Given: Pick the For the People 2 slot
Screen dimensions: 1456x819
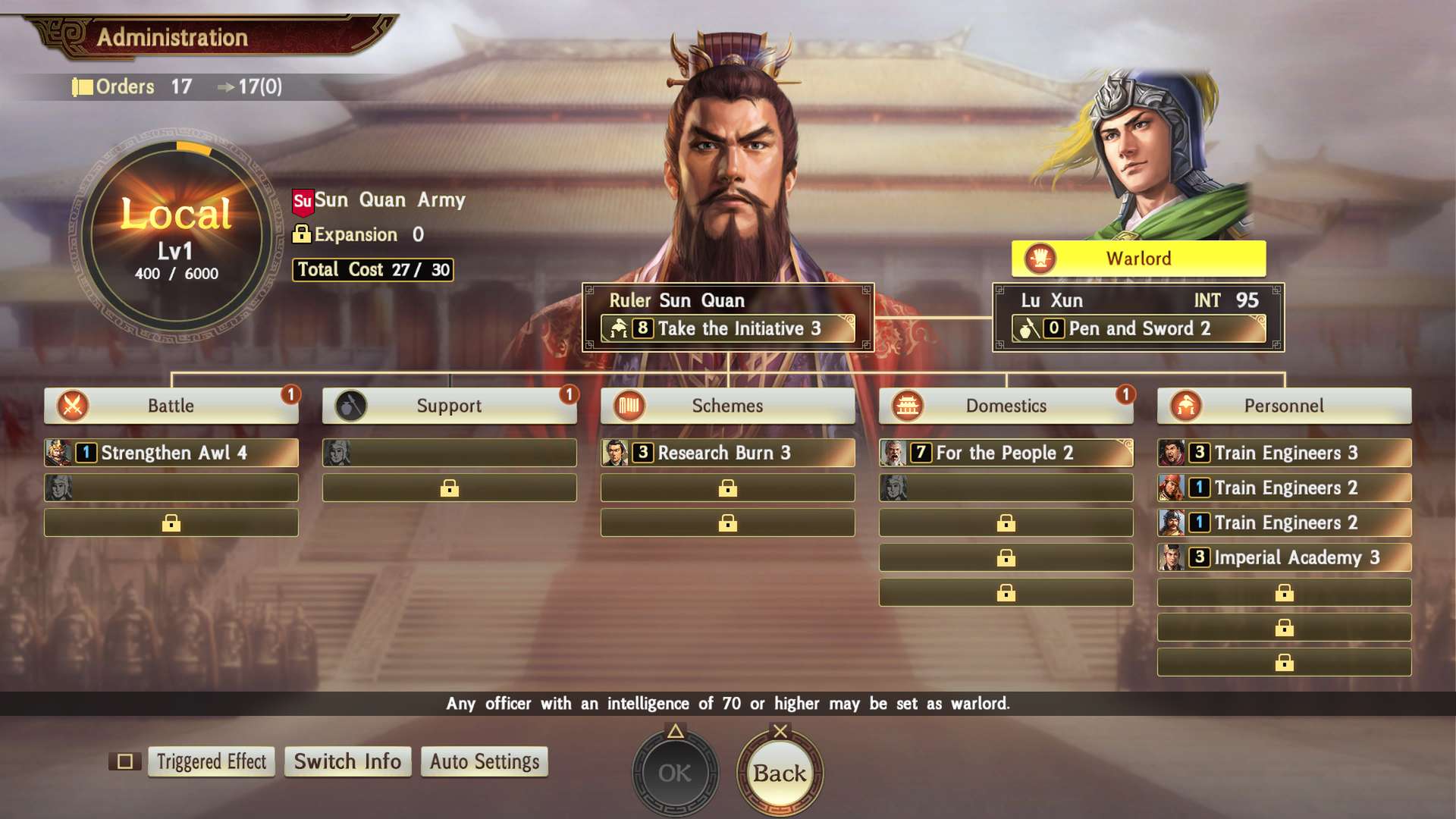Looking at the screenshot, I should (x=1006, y=453).
